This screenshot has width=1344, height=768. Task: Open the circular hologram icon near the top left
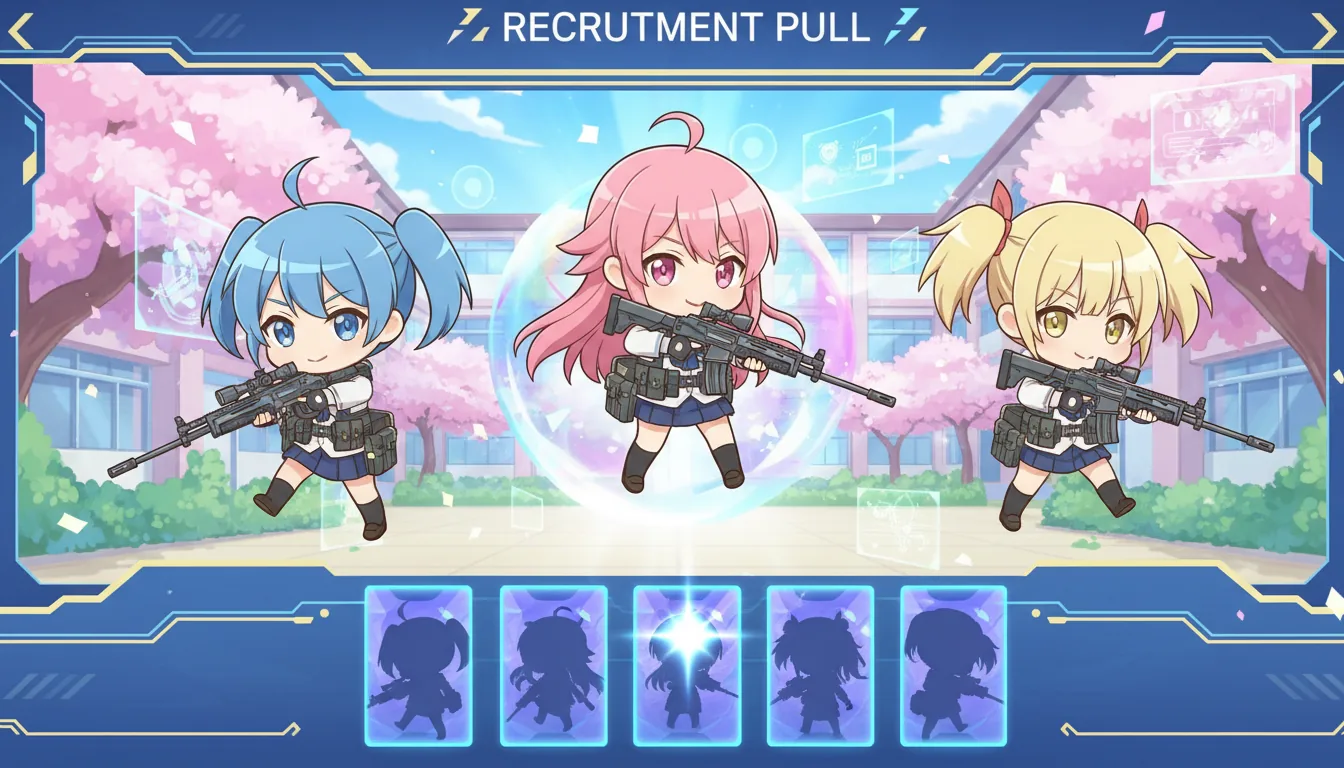tap(473, 185)
